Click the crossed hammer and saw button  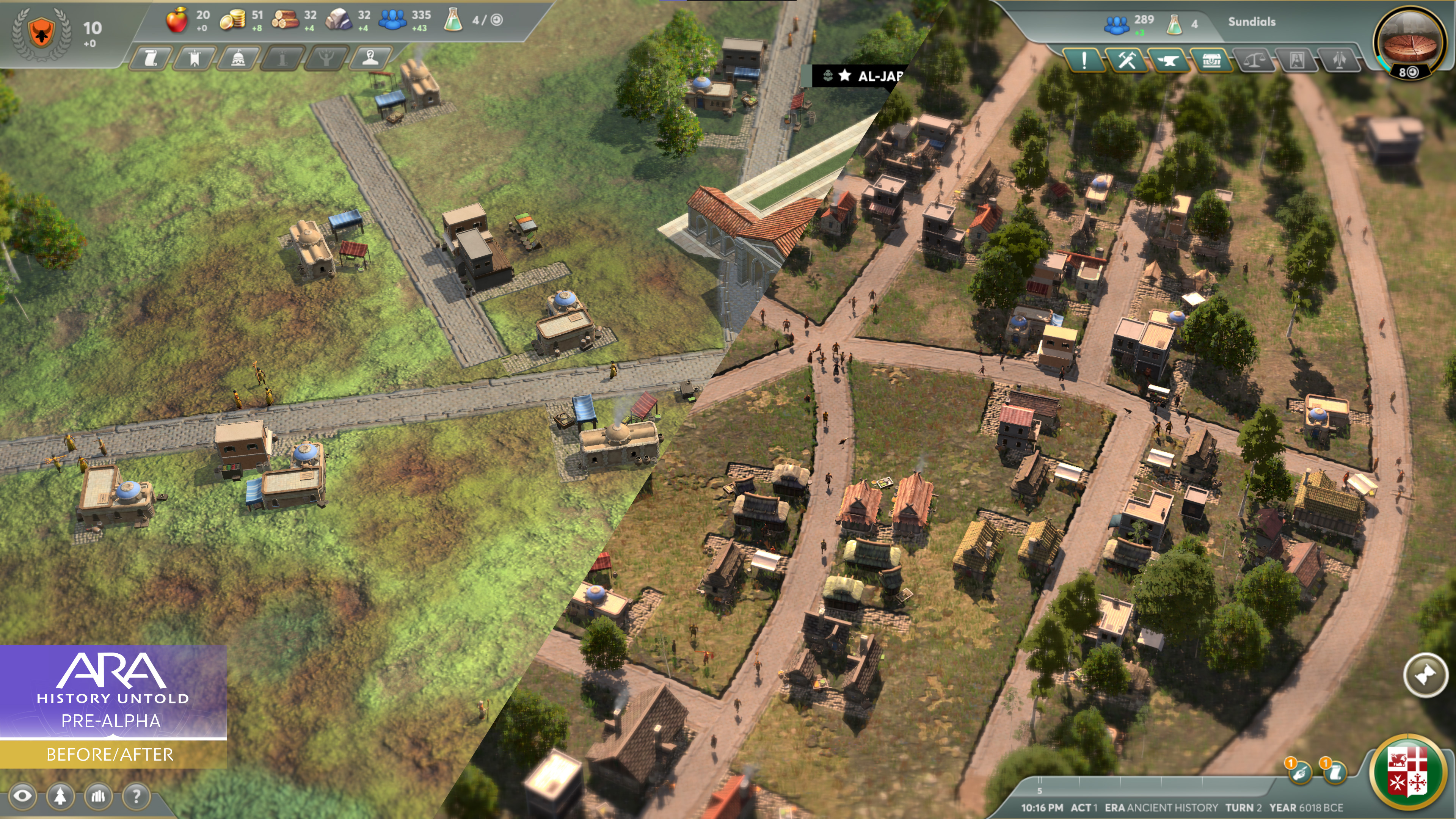click(1127, 60)
